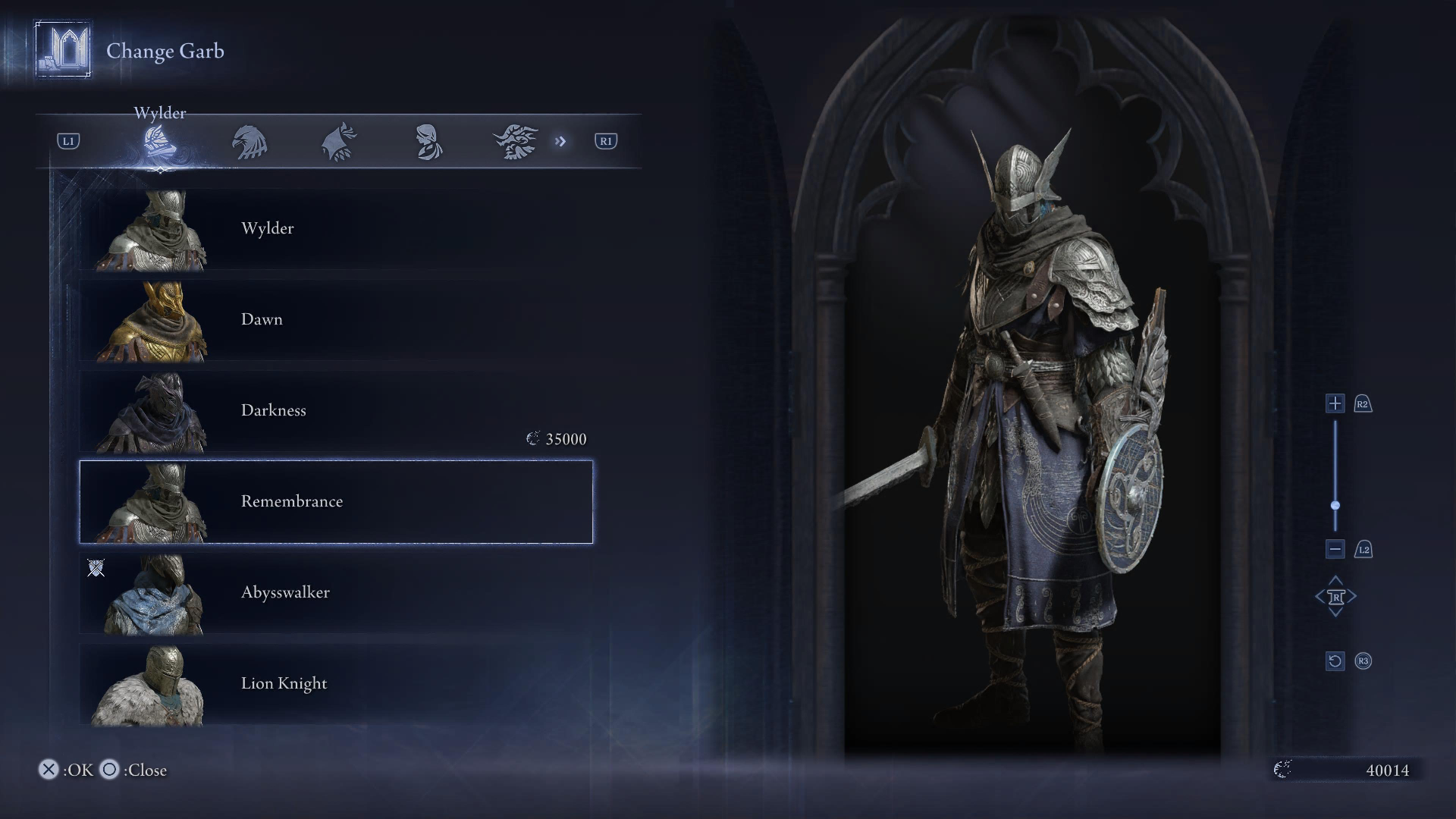The image size is (1456, 819).
Task: Select the Lion Knight garb
Action: (x=336, y=684)
